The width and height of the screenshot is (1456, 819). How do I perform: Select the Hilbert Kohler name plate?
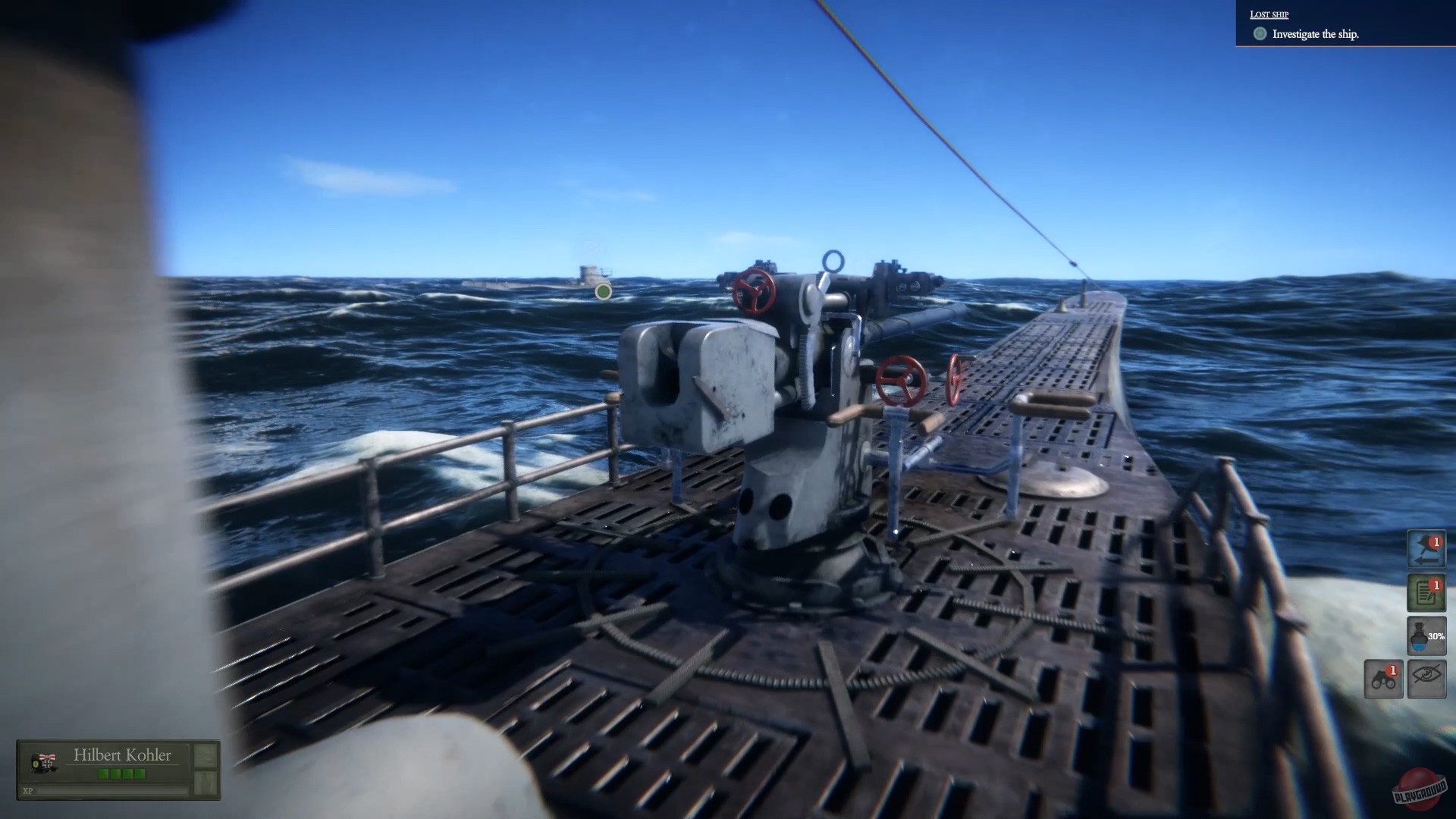coord(123,755)
